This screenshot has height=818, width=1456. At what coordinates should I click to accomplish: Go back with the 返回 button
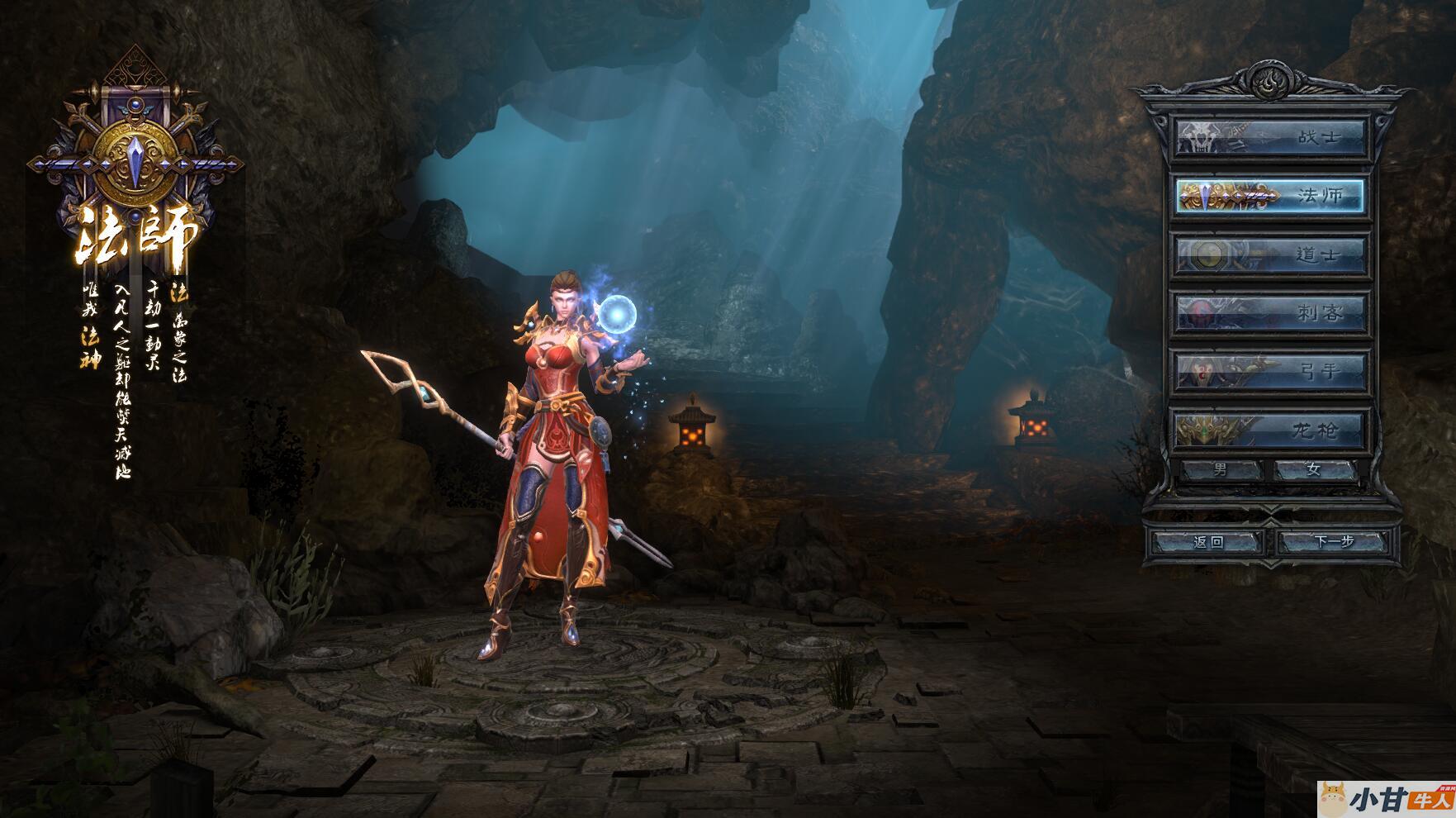1208,542
